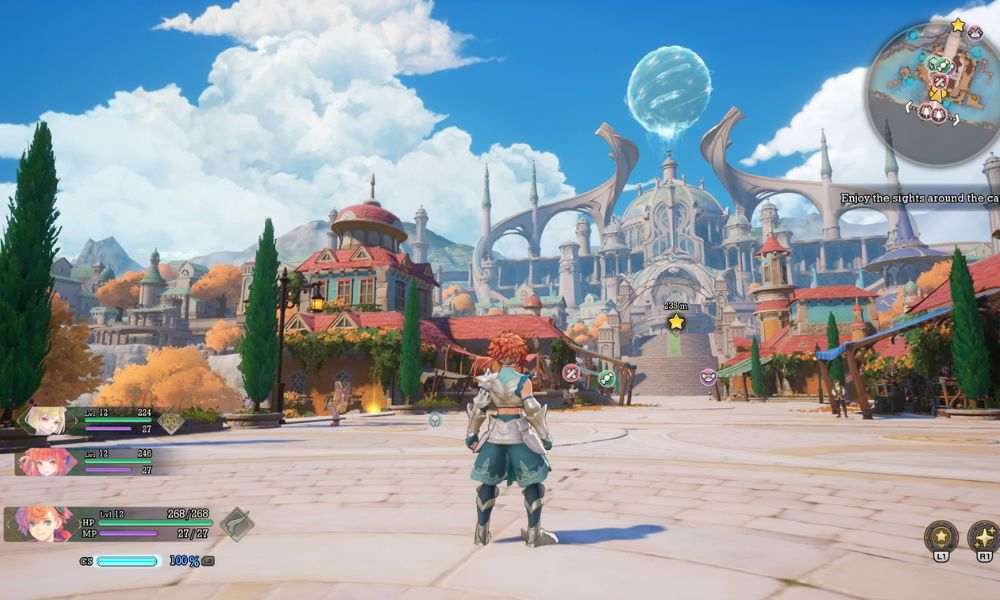
Task: Activate the gold star ring ability icon
Action: (x=940, y=536)
